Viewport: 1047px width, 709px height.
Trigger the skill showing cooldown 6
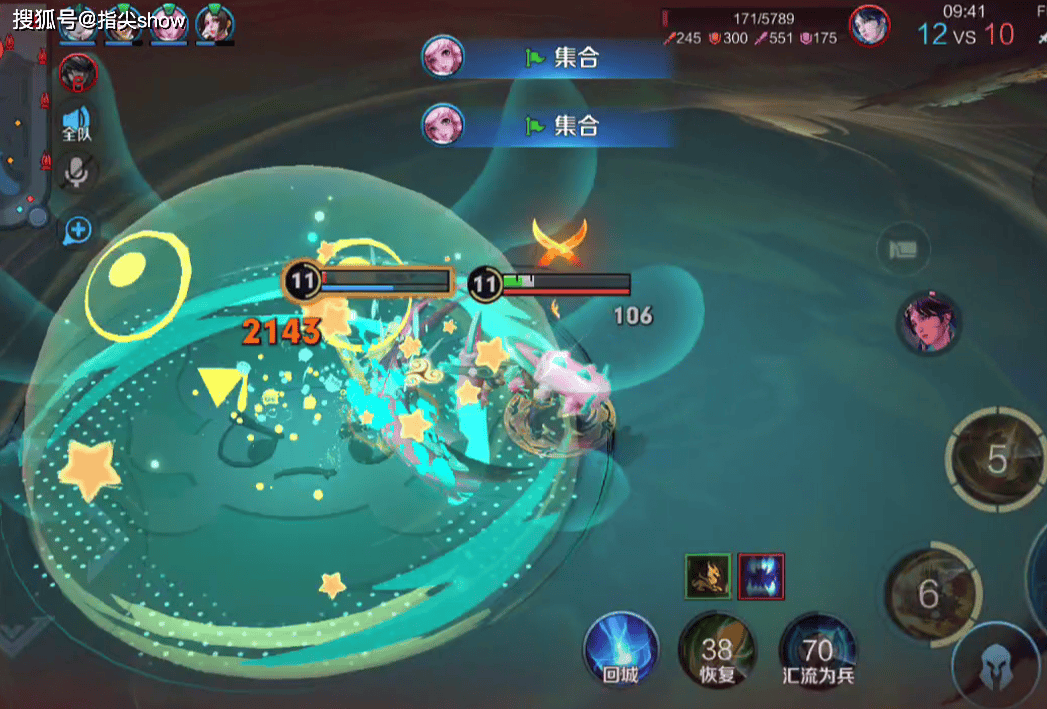click(x=929, y=595)
